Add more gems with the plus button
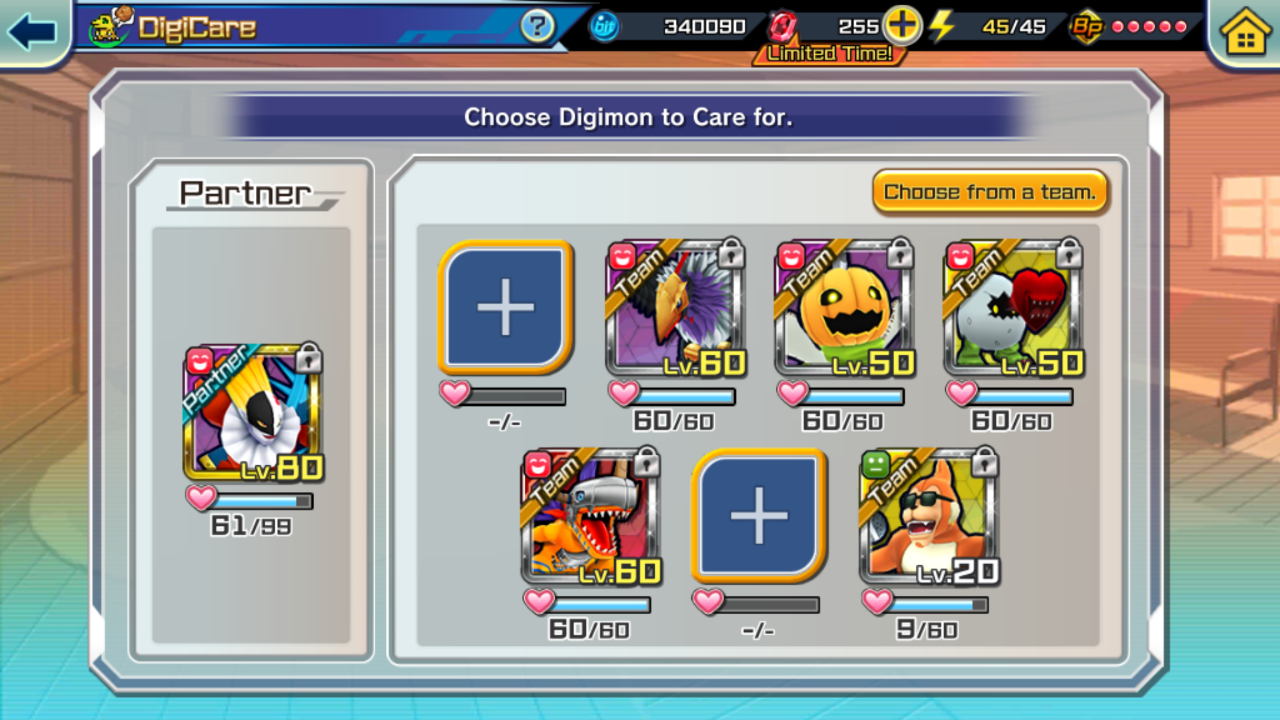 pos(902,26)
